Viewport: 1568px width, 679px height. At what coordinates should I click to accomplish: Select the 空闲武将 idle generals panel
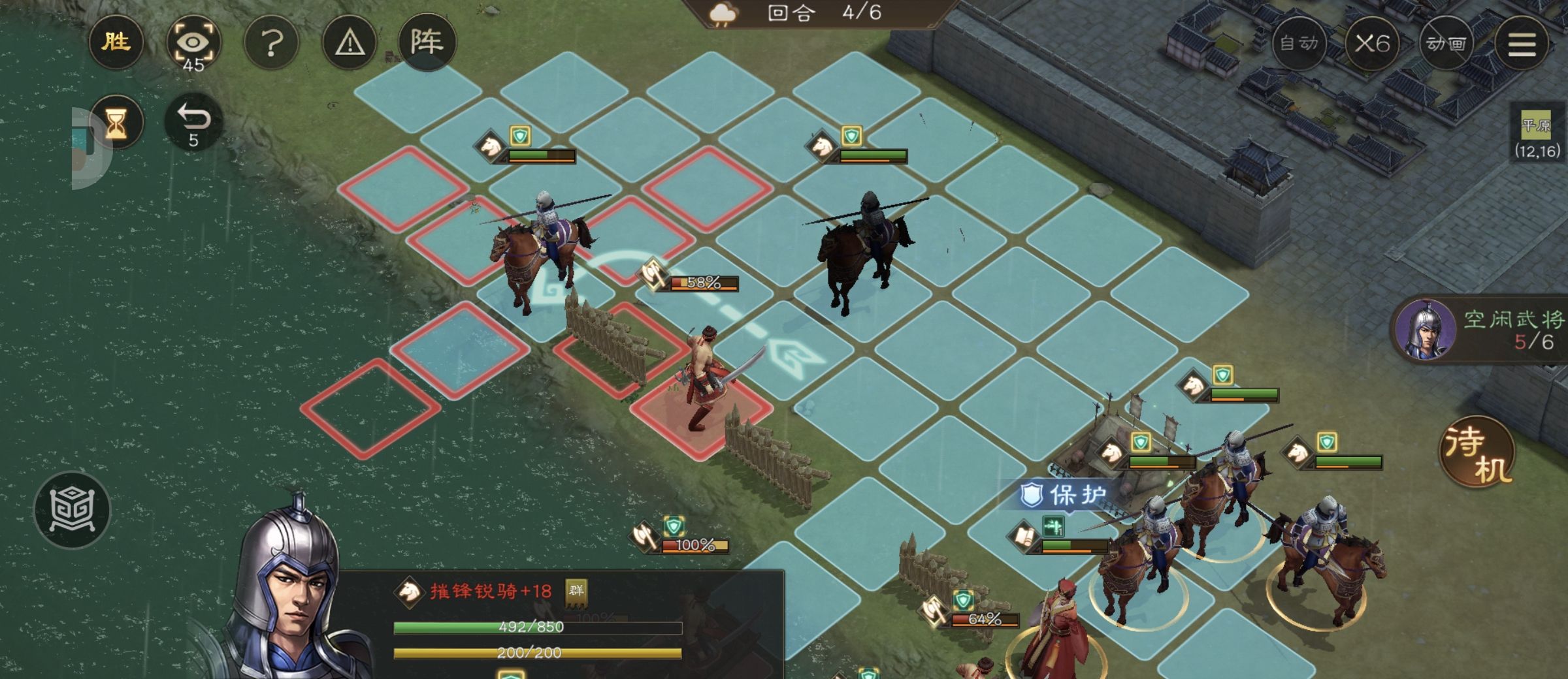tap(1480, 330)
